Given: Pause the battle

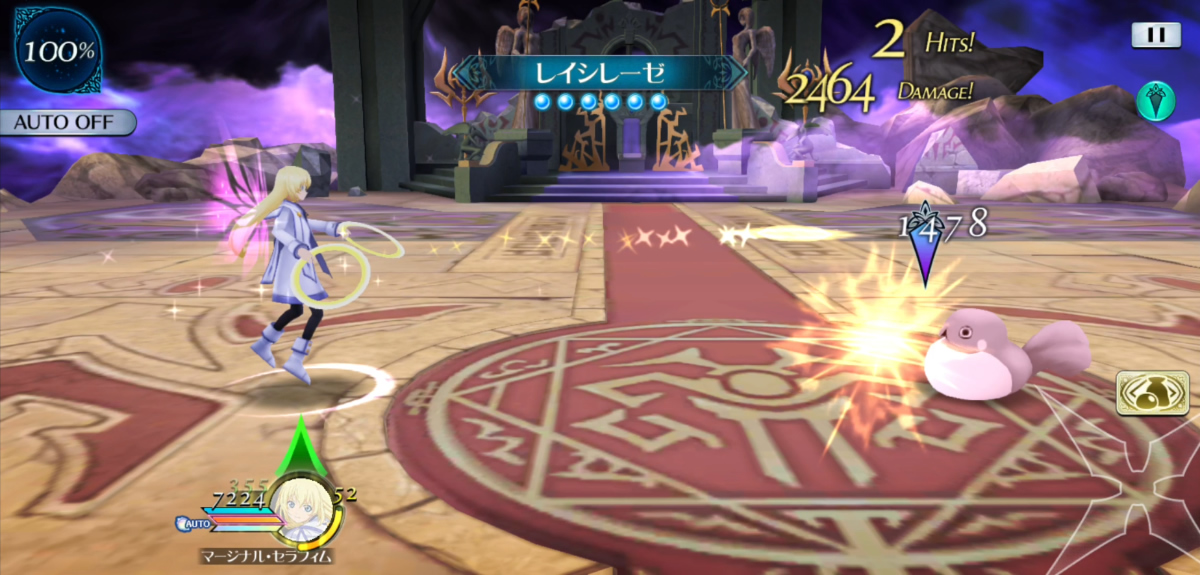Looking at the screenshot, I should point(1155,35).
